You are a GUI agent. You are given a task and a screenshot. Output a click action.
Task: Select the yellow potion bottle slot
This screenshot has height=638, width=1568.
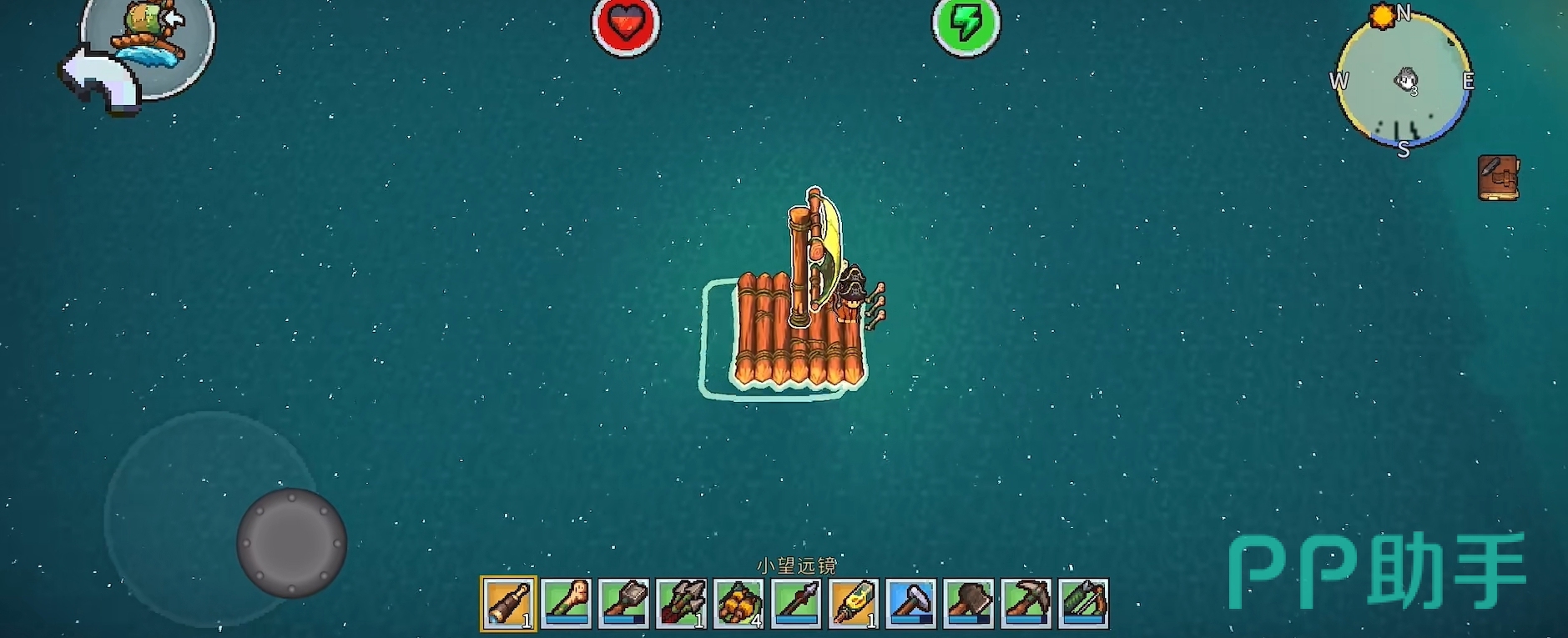pos(854,603)
